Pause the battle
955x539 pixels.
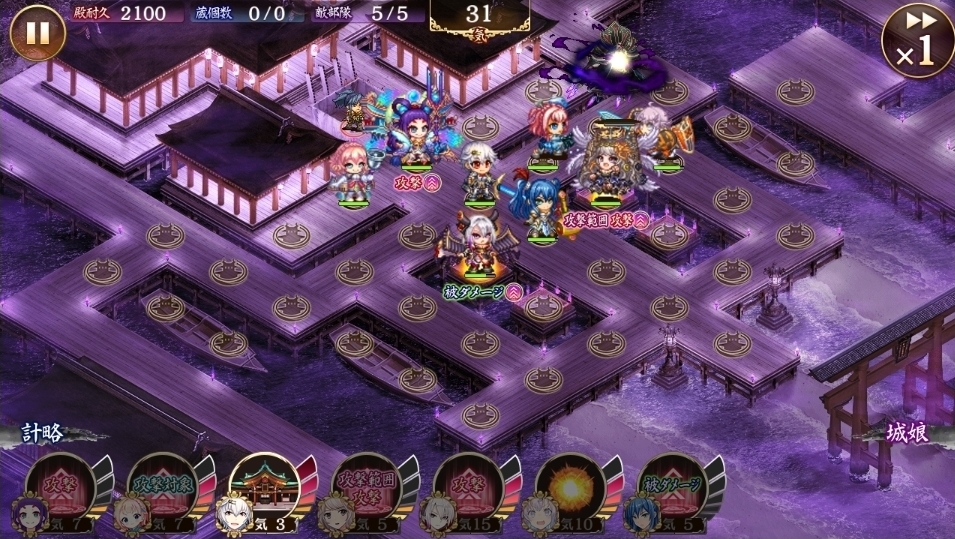(37, 34)
